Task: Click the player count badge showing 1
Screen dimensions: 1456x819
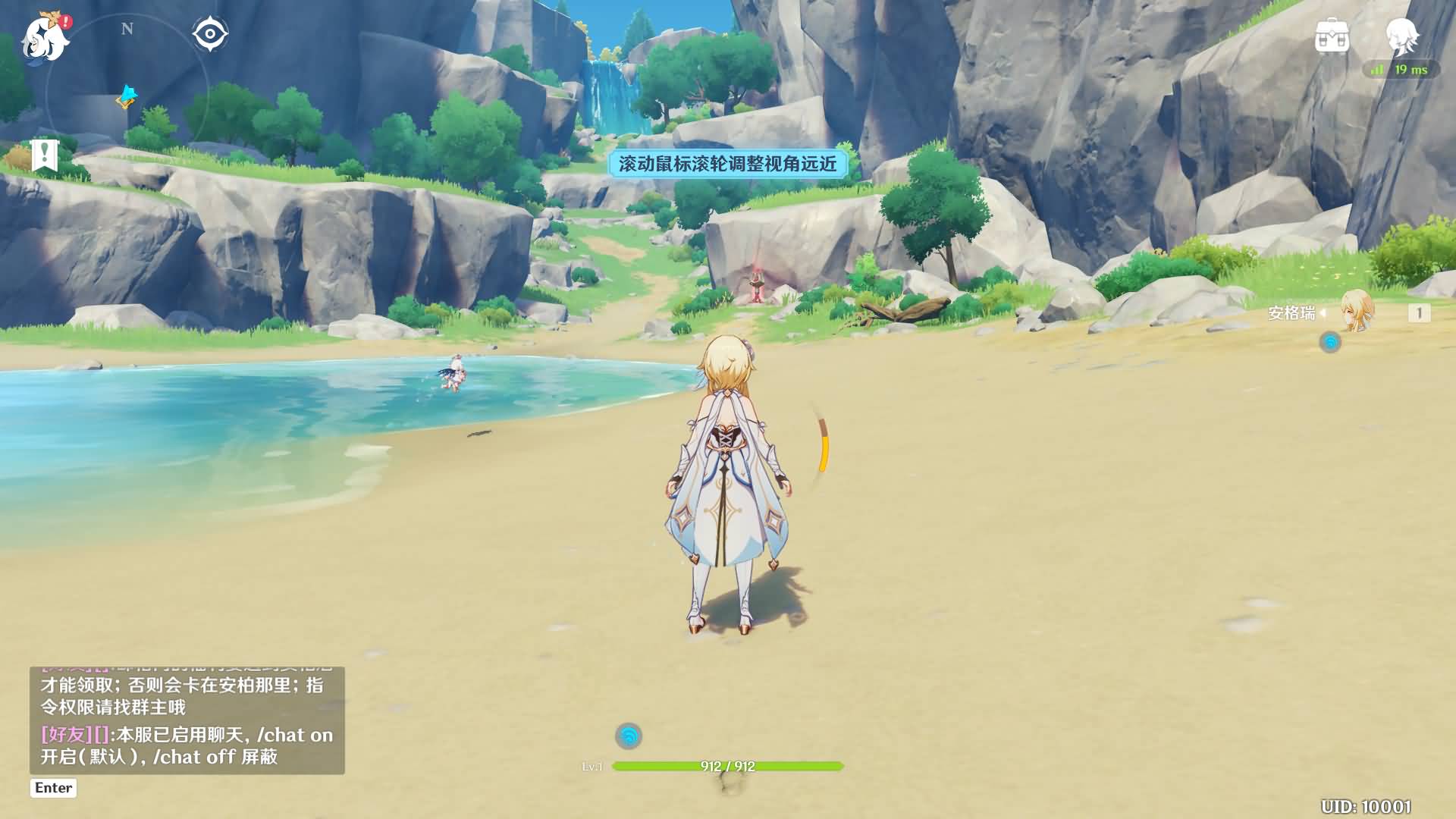Action: tap(1418, 312)
